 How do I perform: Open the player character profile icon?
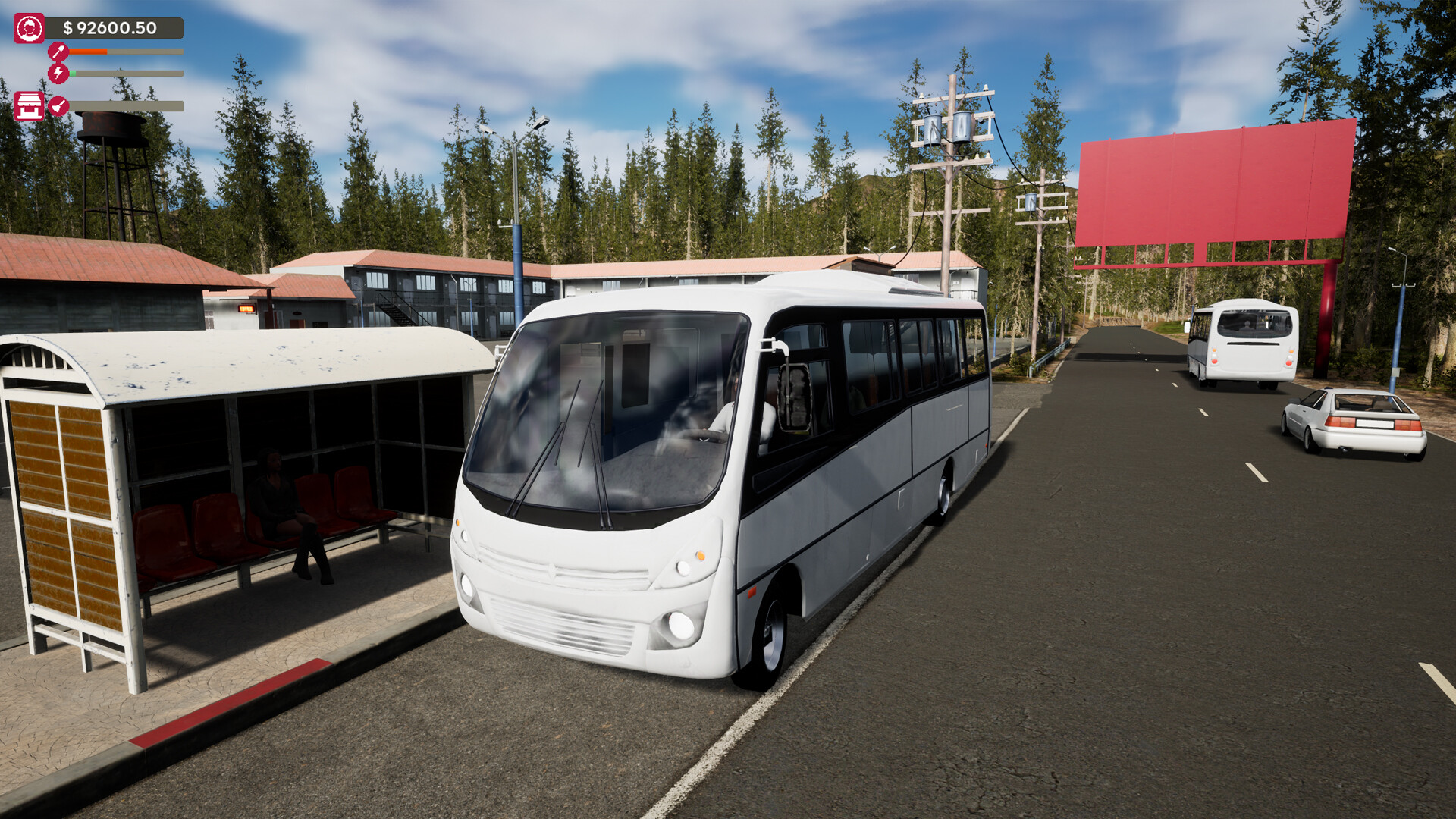(x=29, y=29)
